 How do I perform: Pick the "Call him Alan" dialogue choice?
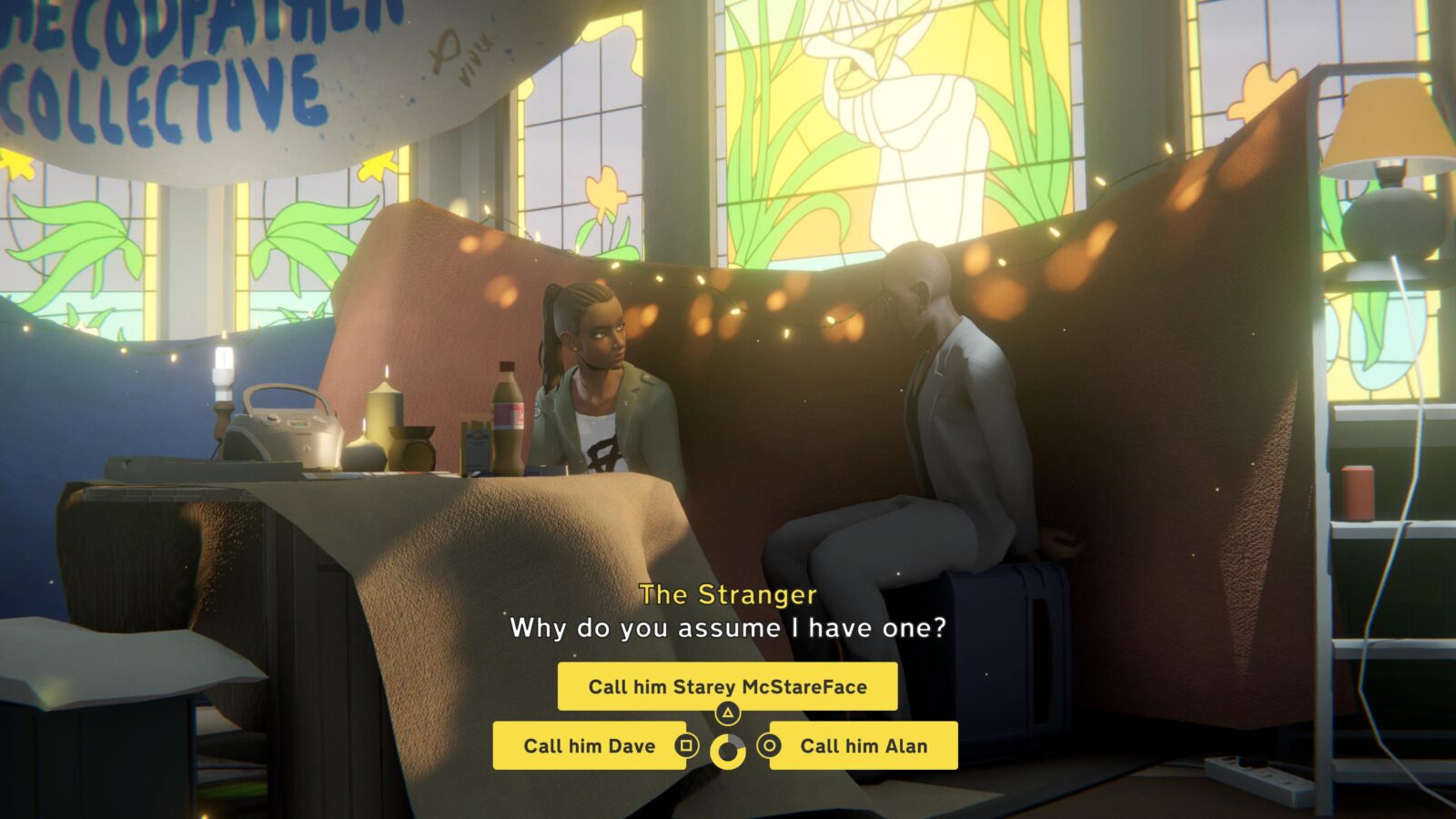pyautogui.click(x=864, y=746)
